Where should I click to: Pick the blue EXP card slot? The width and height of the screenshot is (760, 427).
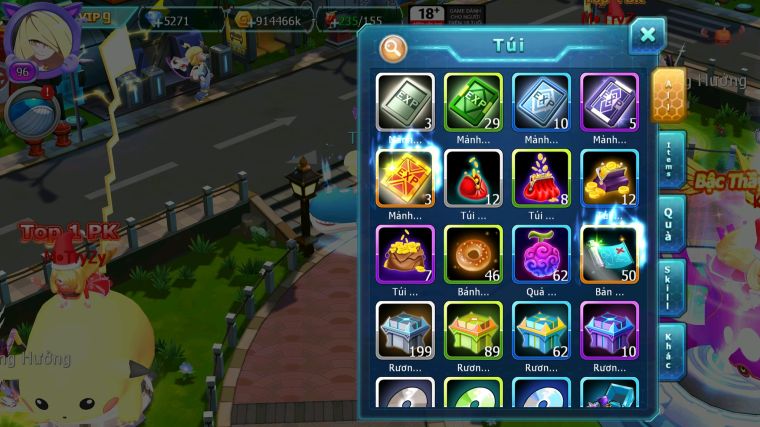(541, 102)
